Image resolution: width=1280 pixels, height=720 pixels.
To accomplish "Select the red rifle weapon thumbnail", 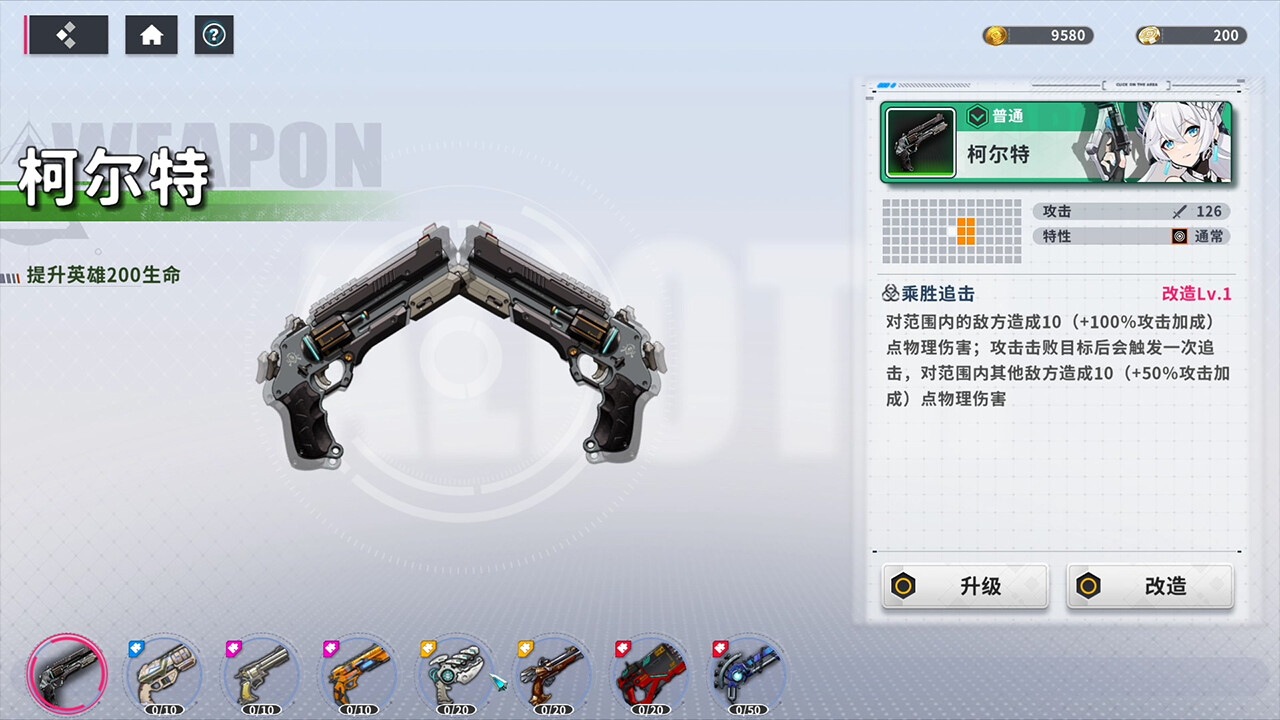I will (650, 674).
